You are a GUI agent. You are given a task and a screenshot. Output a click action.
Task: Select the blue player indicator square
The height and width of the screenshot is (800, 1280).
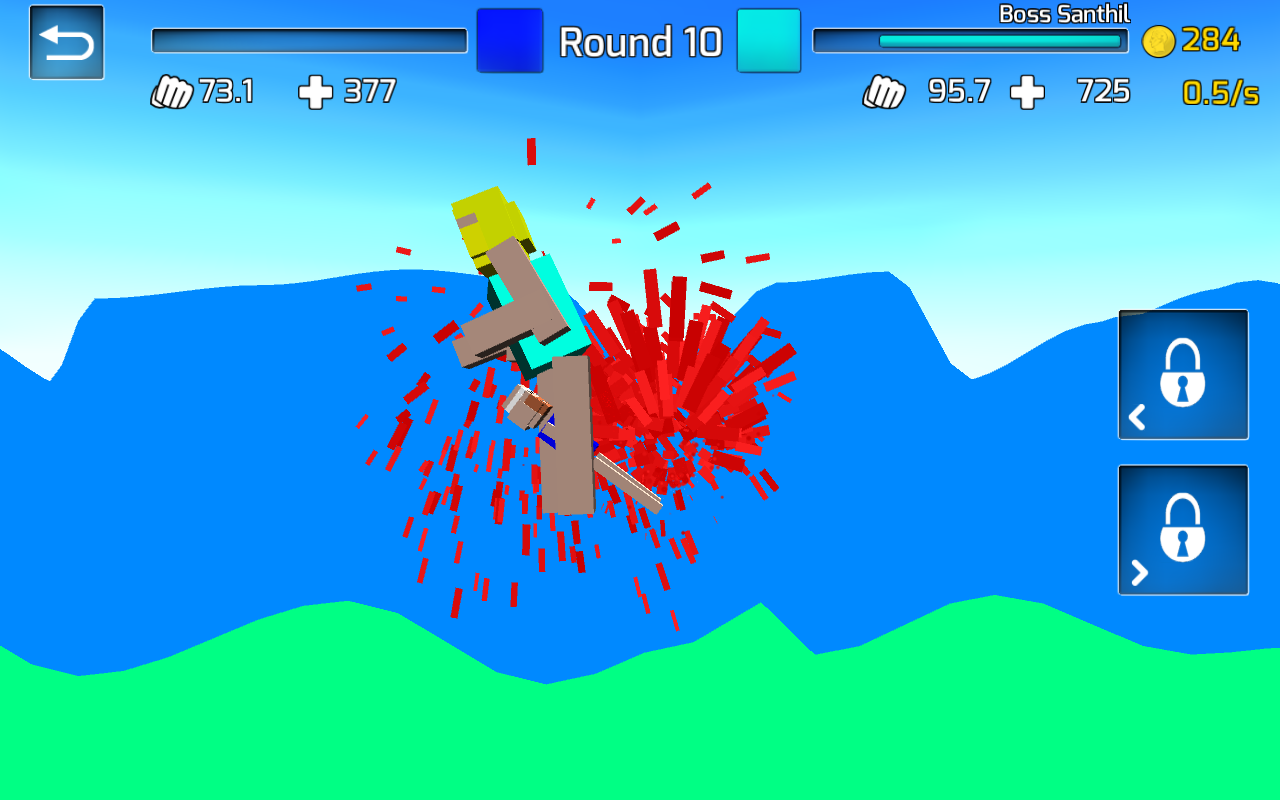(510, 40)
